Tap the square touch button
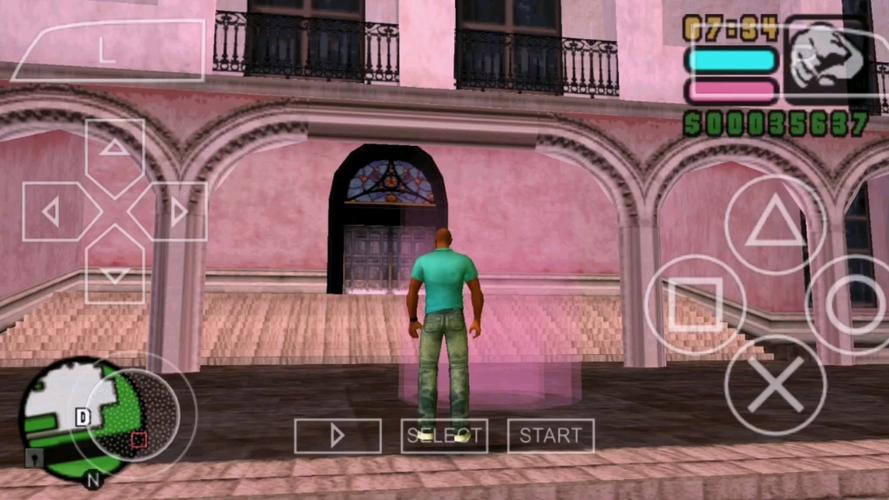This screenshot has width=889, height=500. click(695, 304)
